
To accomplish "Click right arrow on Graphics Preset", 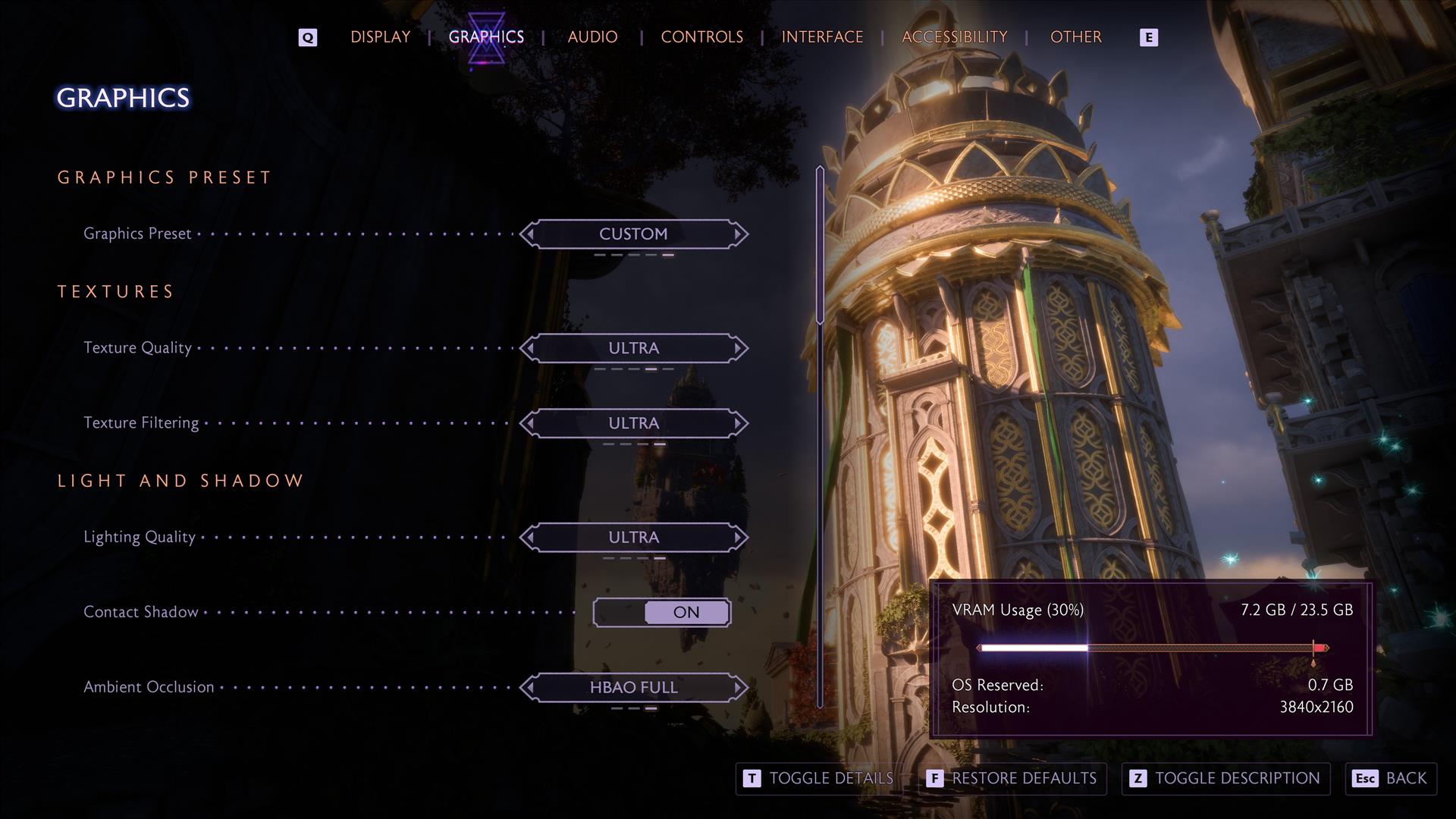I will [x=738, y=234].
